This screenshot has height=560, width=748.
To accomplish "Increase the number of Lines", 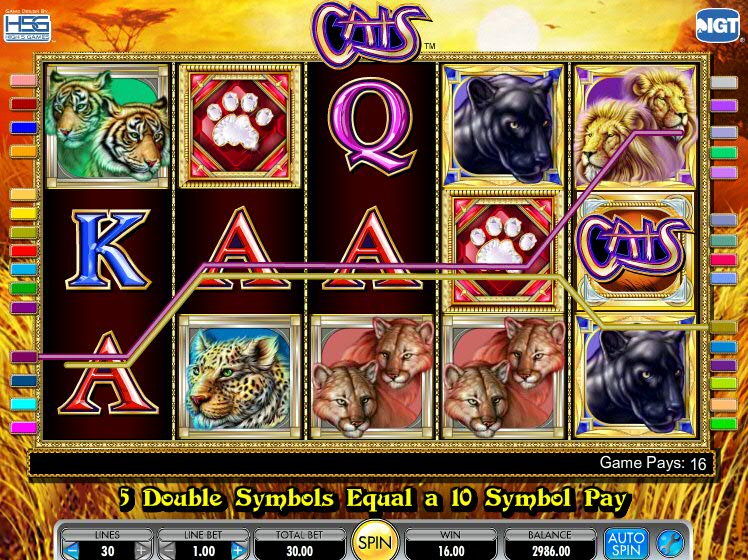I will pos(141,550).
